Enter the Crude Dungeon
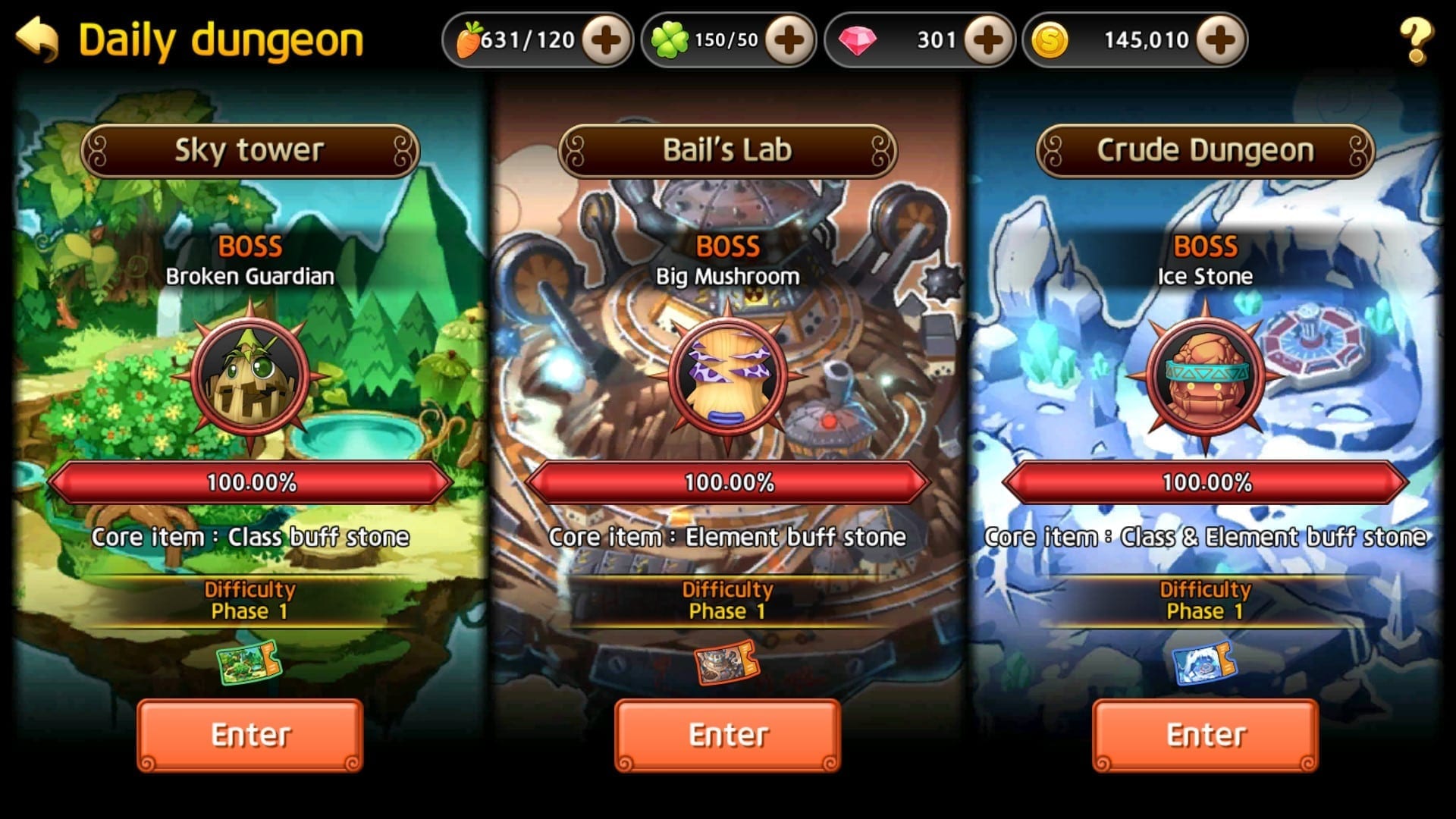Image resolution: width=1456 pixels, height=819 pixels. [1205, 735]
